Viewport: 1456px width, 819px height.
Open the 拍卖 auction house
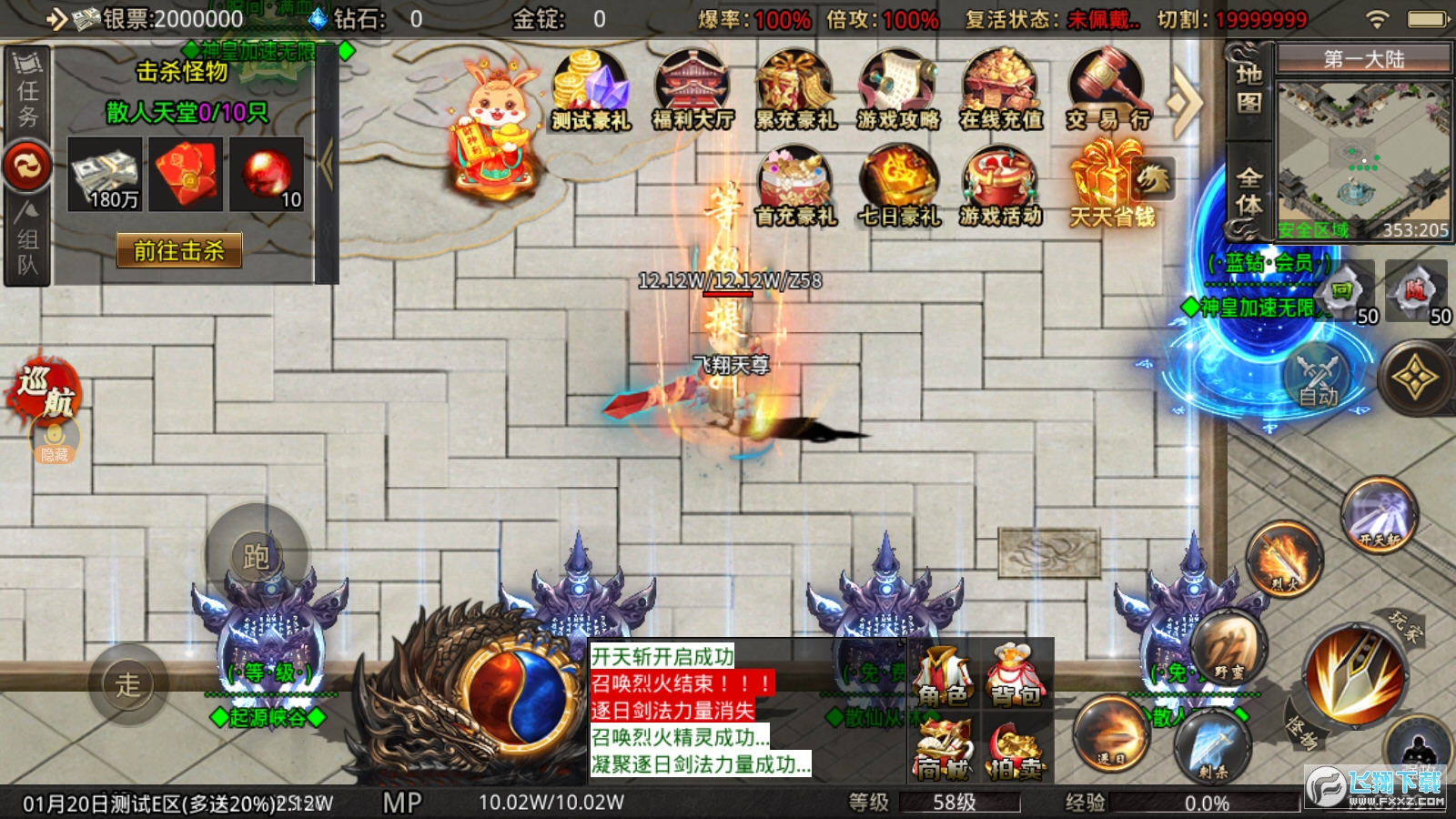[x=1016, y=749]
